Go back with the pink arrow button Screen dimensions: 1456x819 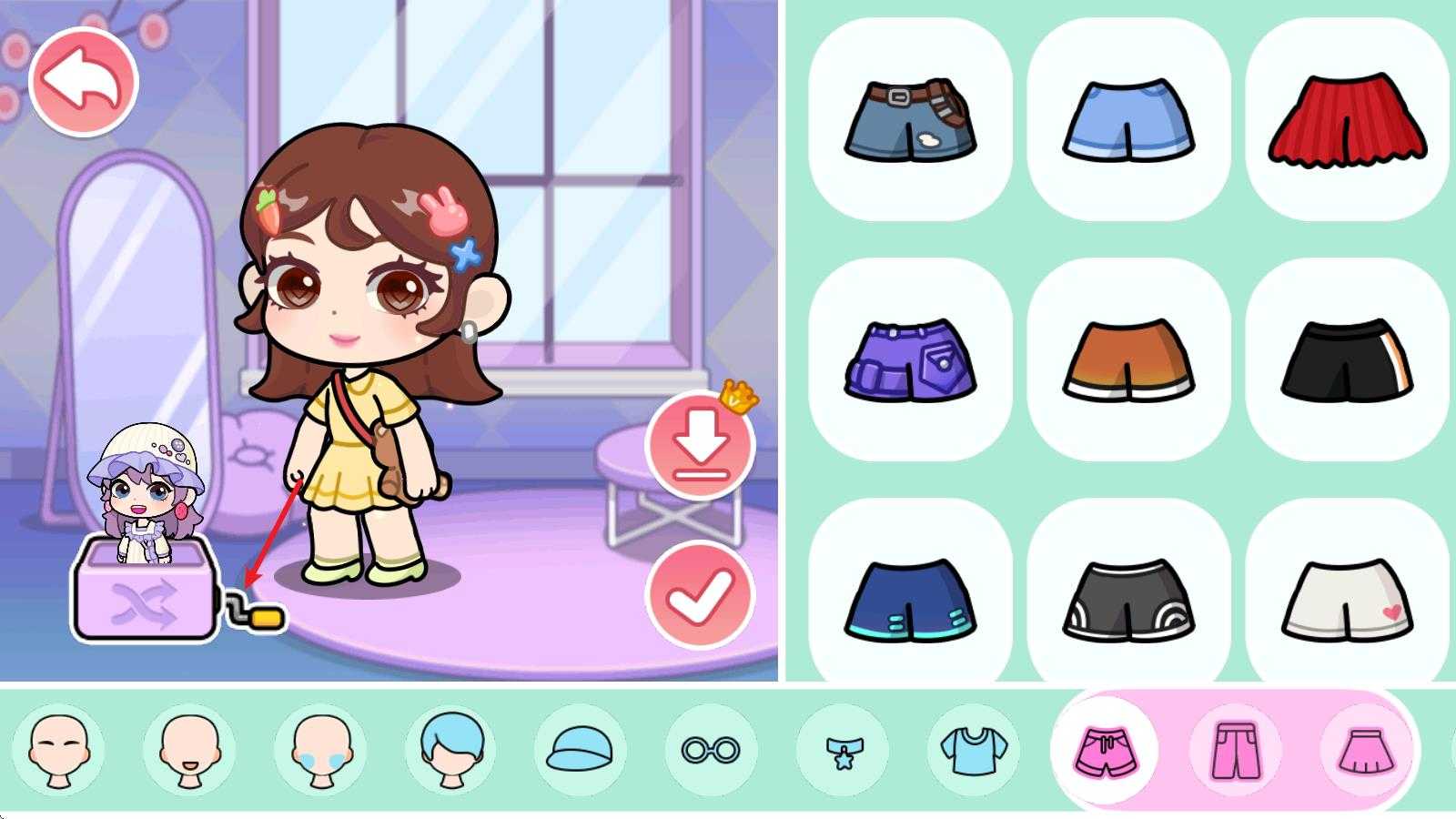[83, 81]
